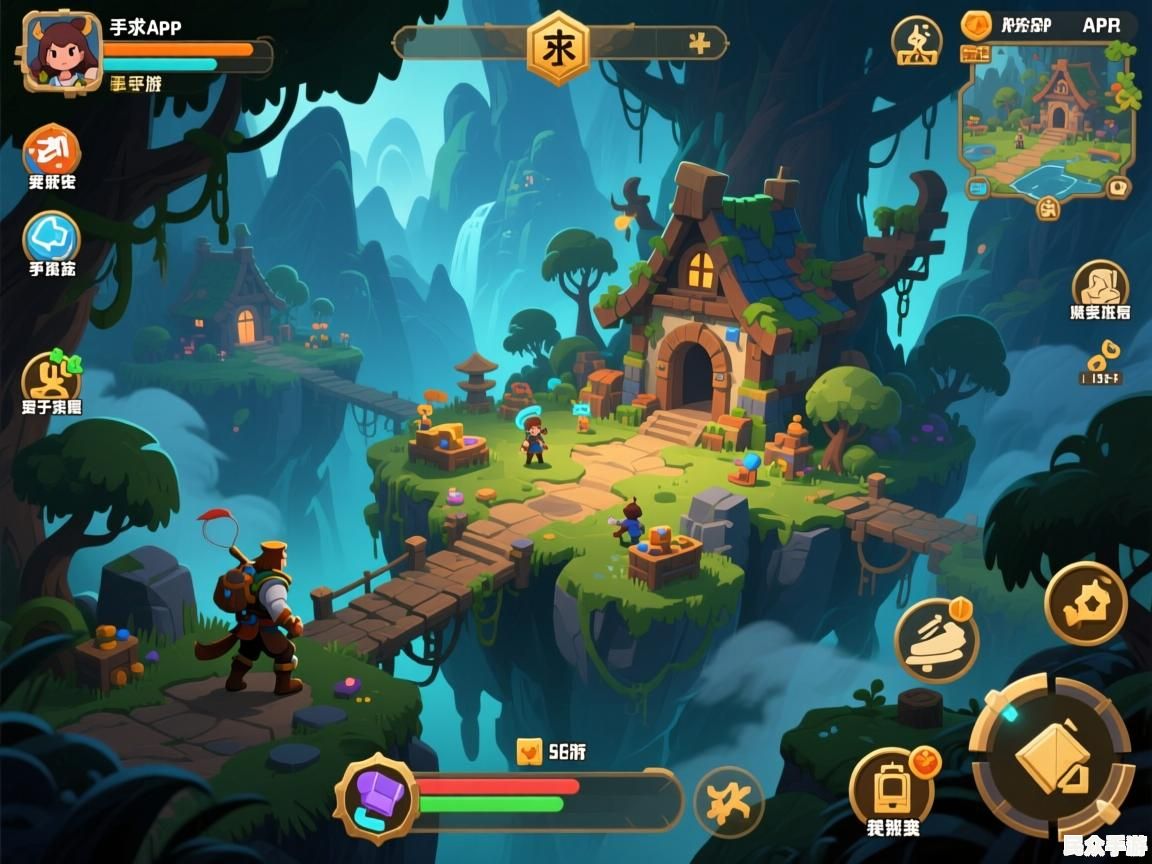Click the small golden chain links icon
The image size is (1152, 864).
click(1101, 355)
